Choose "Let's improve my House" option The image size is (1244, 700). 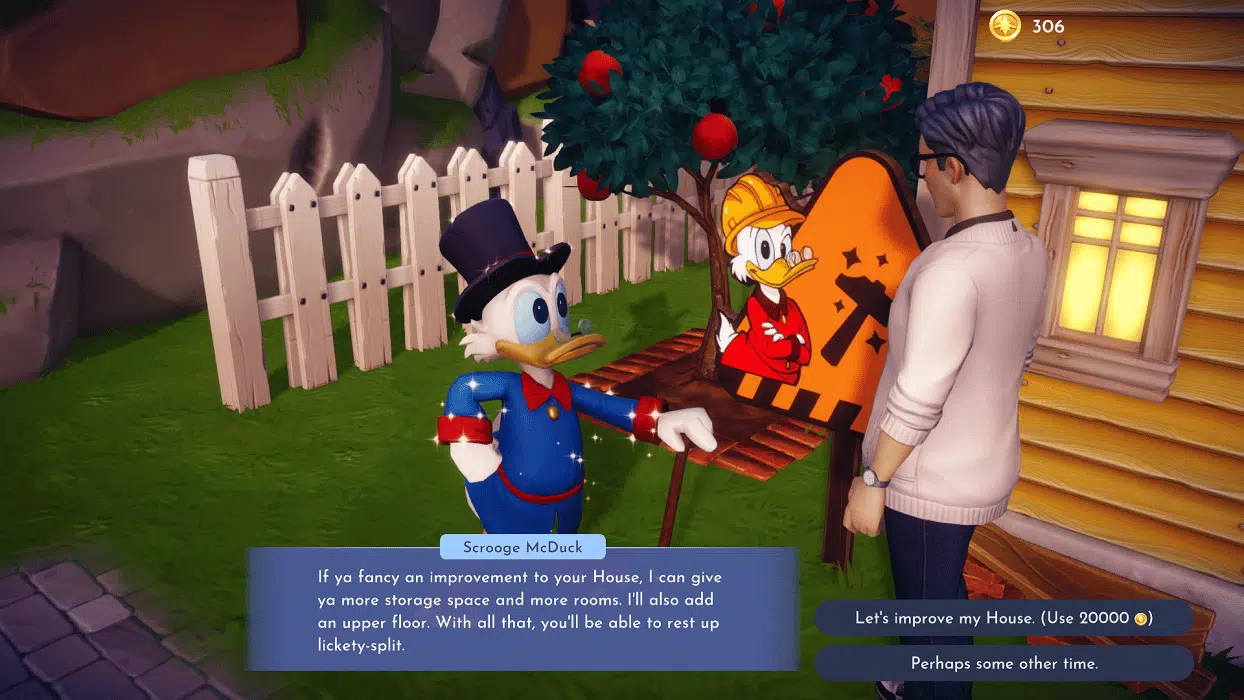[x=1004, y=618]
